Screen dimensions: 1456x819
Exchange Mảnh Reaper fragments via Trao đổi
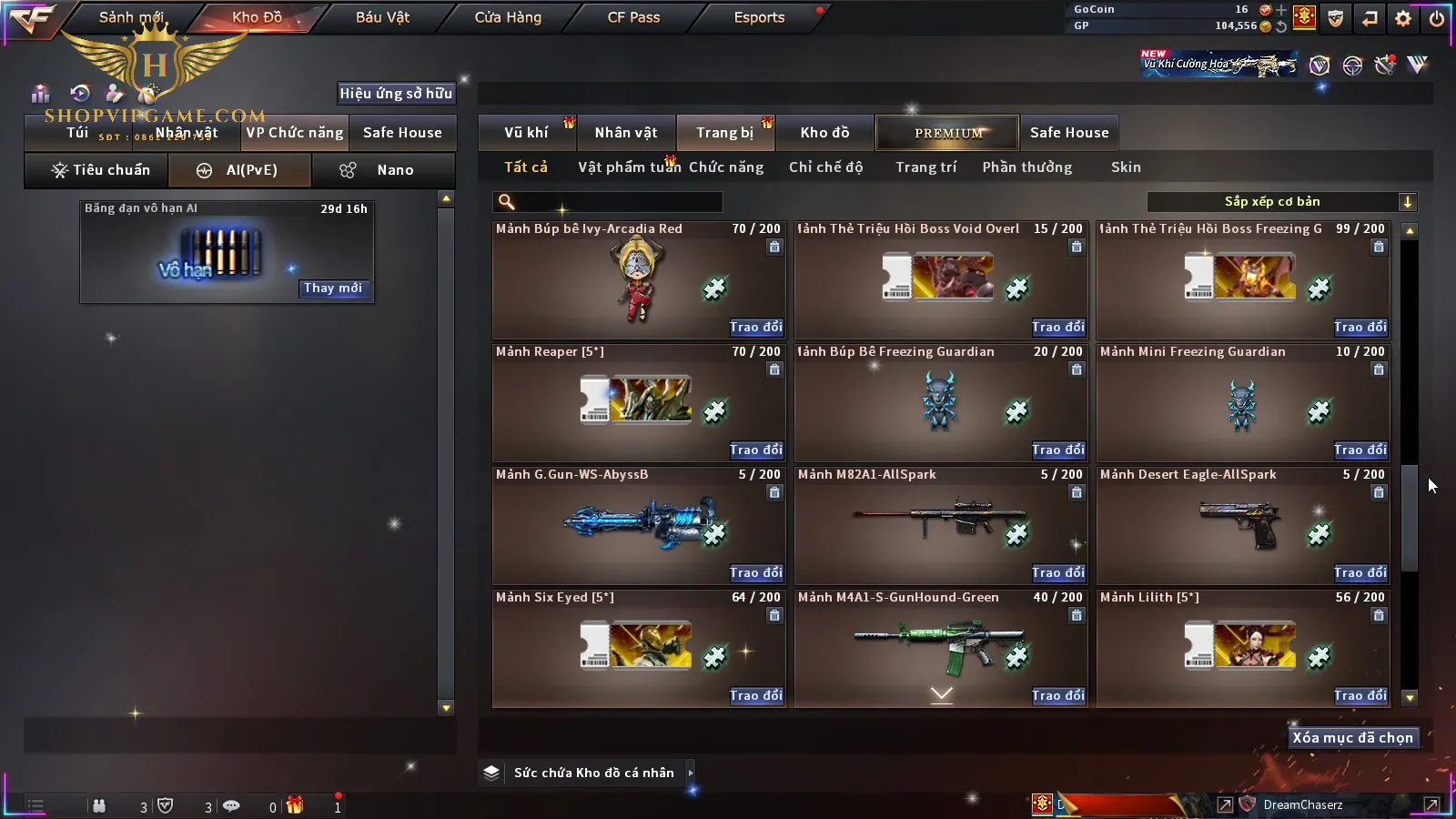pyautogui.click(x=755, y=450)
